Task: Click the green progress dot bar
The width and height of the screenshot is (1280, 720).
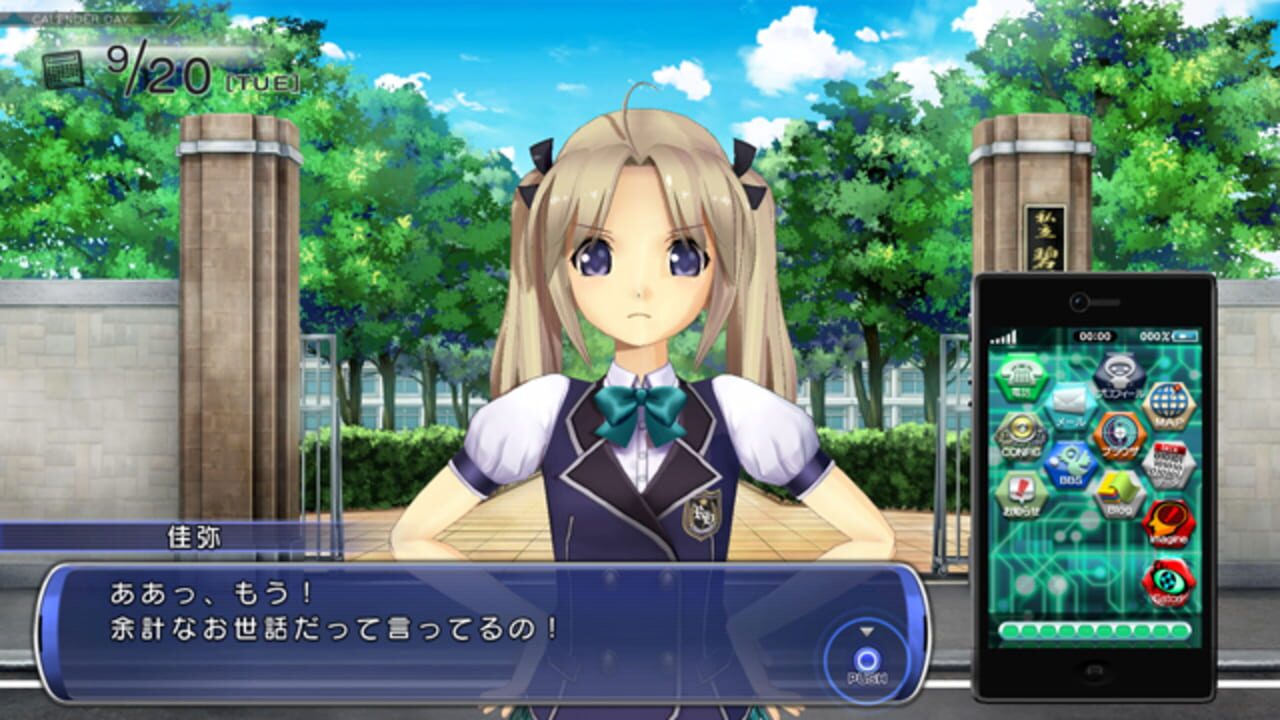Action: click(x=1088, y=630)
